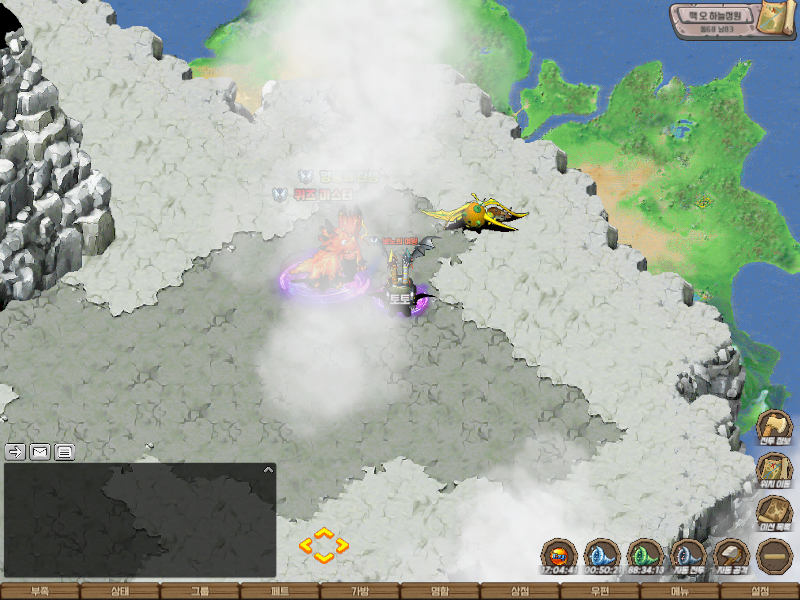Click the chat envelope button
This screenshot has width=800, height=600.
(x=40, y=451)
